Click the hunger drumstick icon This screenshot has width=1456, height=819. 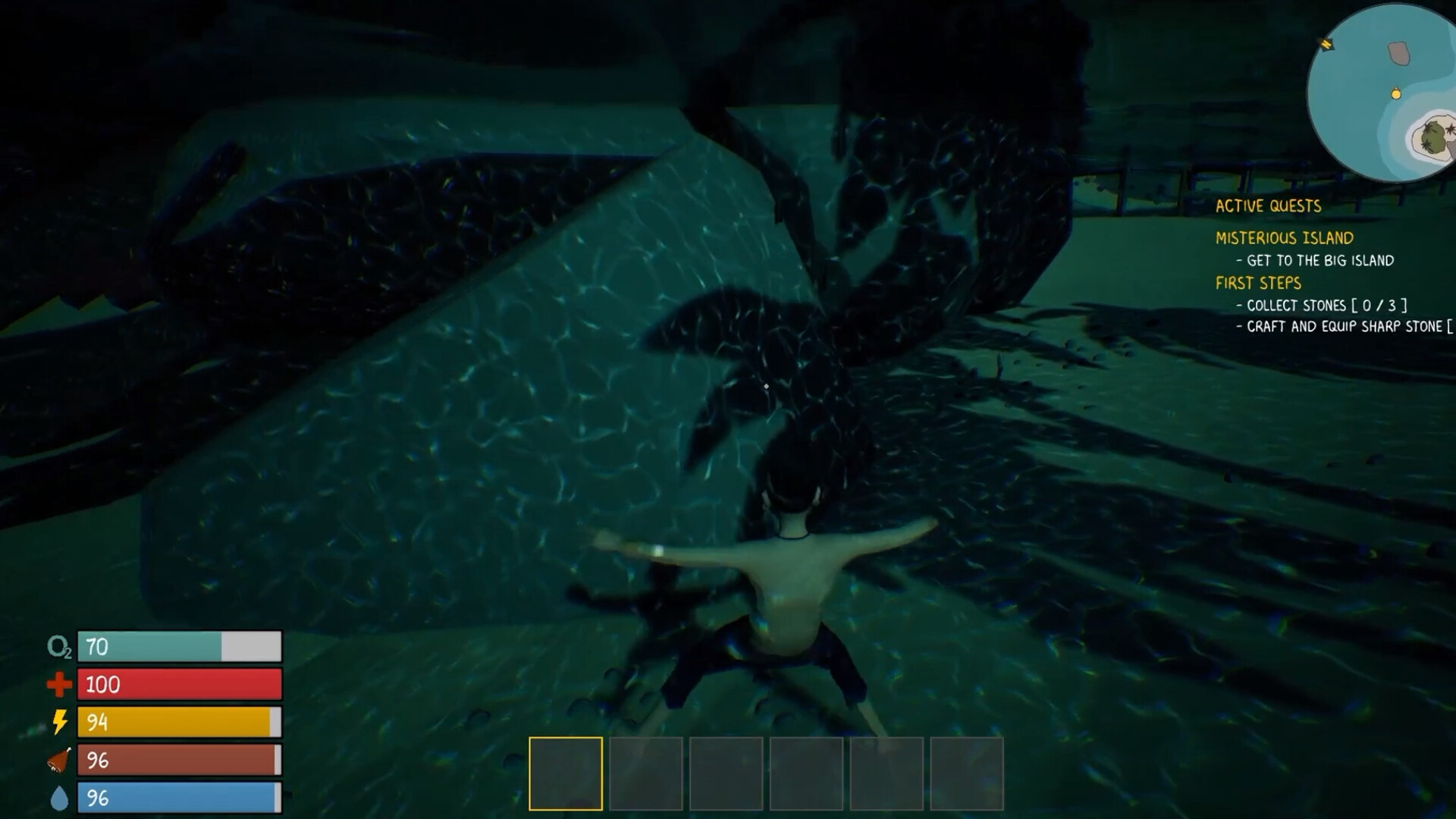pyautogui.click(x=60, y=759)
